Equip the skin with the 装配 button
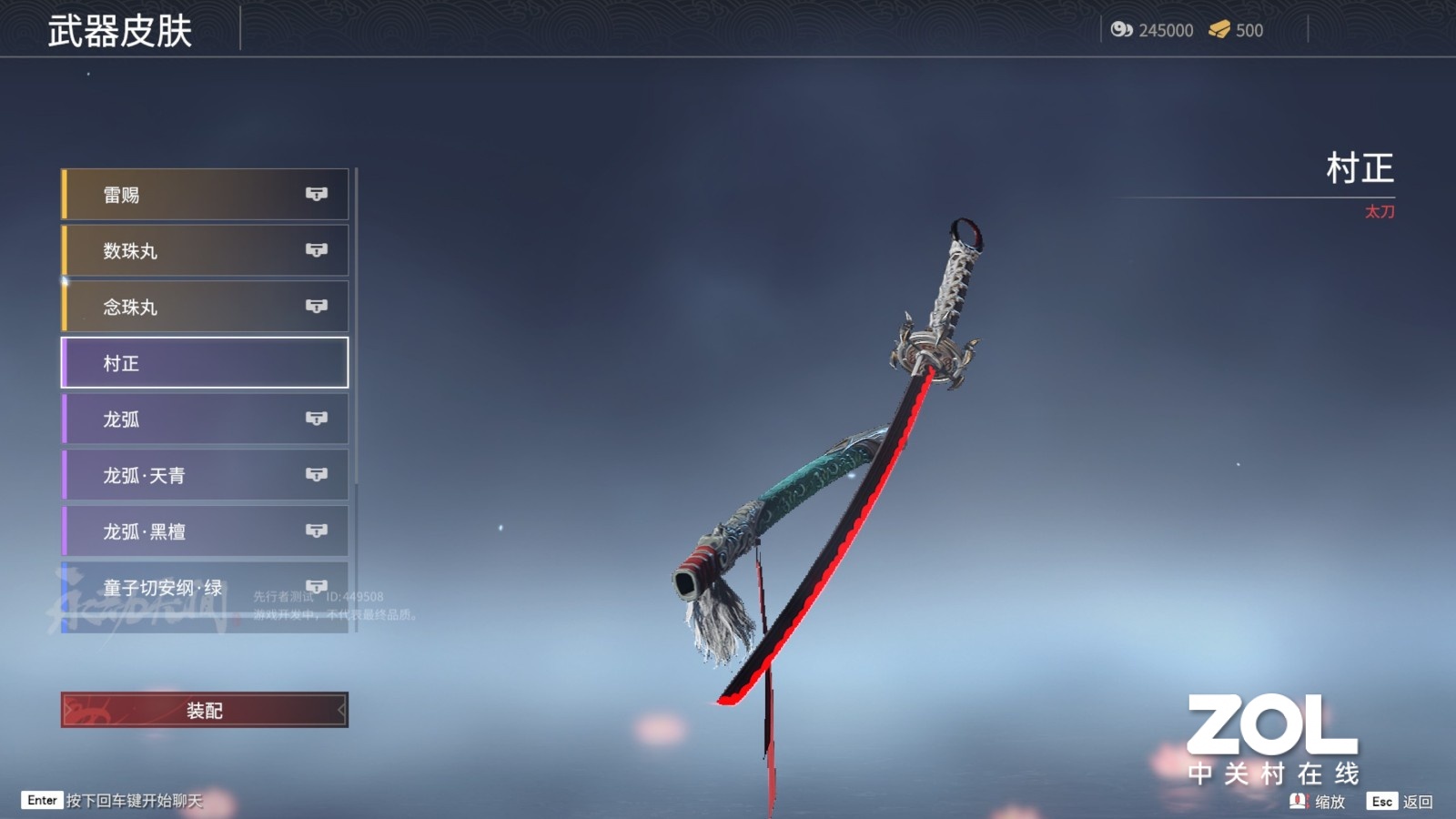The height and width of the screenshot is (819, 1456). [x=205, y=711]
